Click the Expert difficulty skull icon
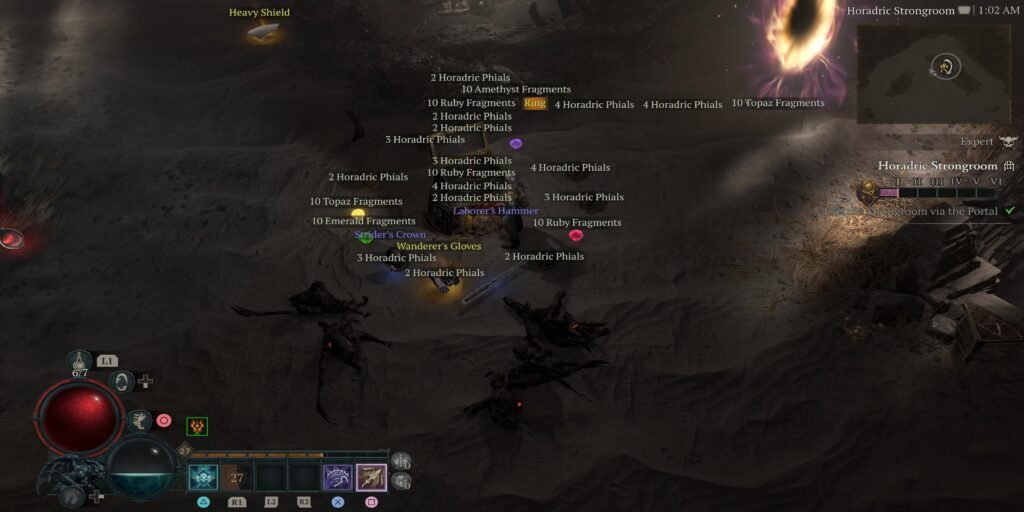 [1007, 142]
